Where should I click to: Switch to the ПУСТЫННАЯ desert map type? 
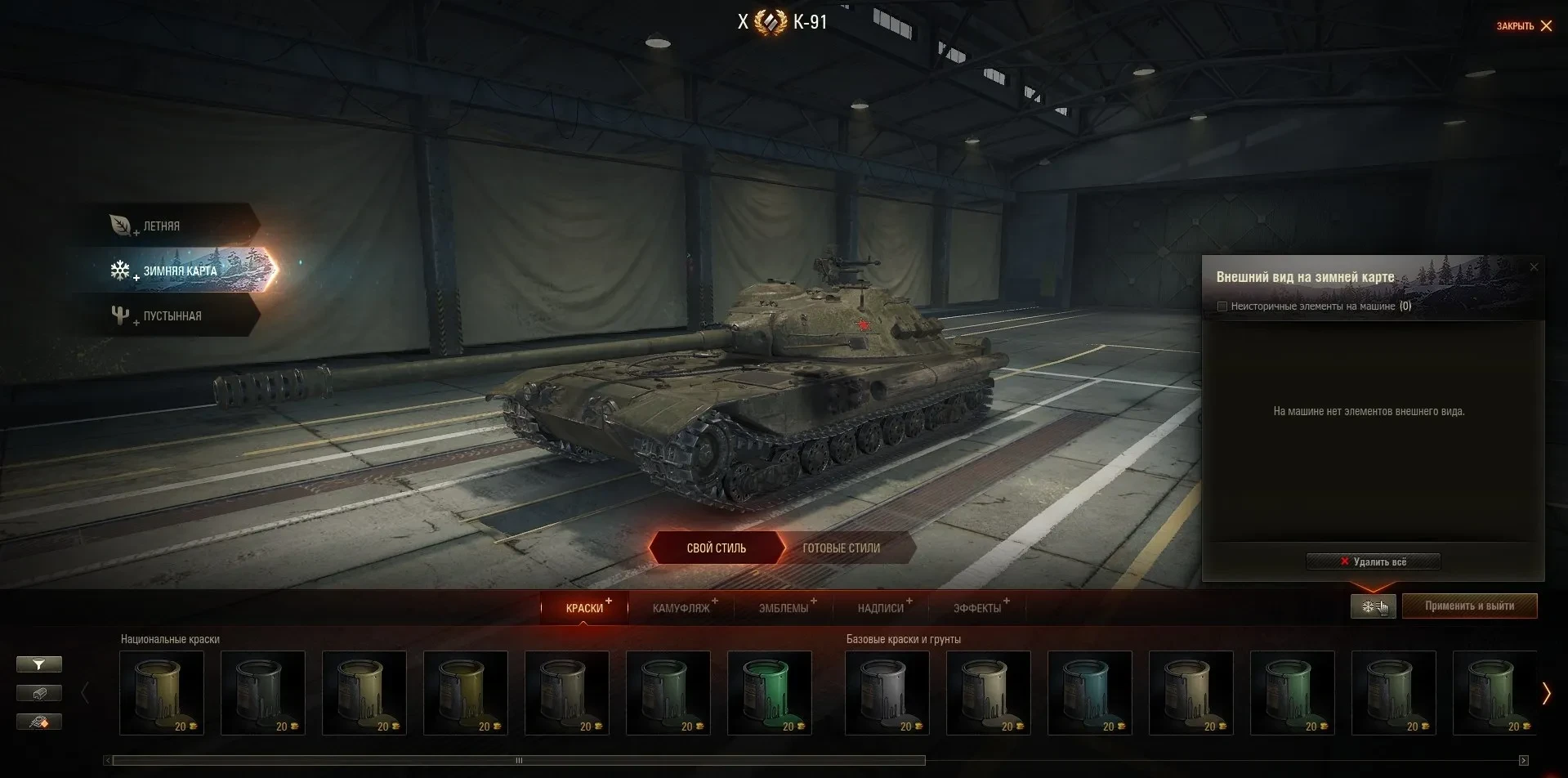tap(172, 316)
